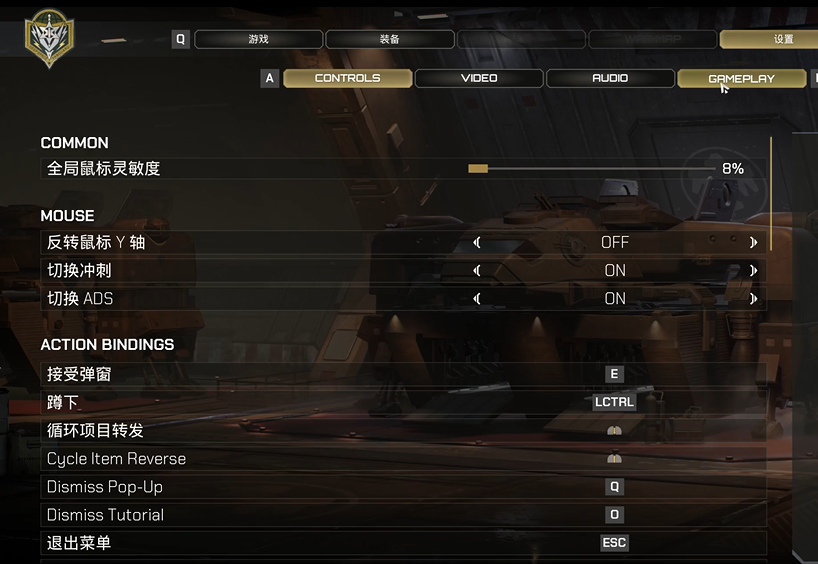Rebind the 蹲下 LCTRL key binding
The image size is (818, 564).
point(614,402)
